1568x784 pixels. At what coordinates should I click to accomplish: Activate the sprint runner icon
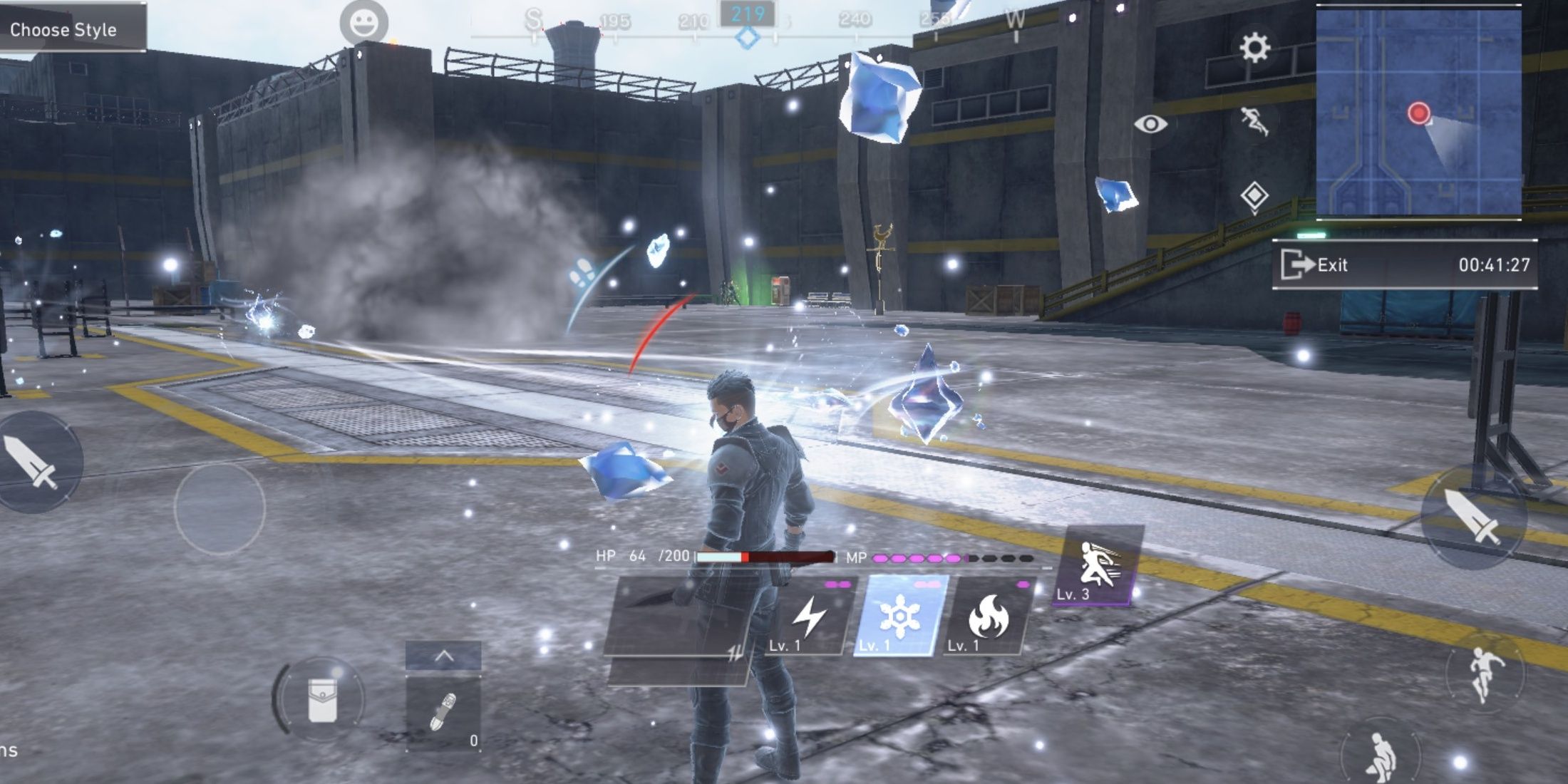pos(1254,121)
